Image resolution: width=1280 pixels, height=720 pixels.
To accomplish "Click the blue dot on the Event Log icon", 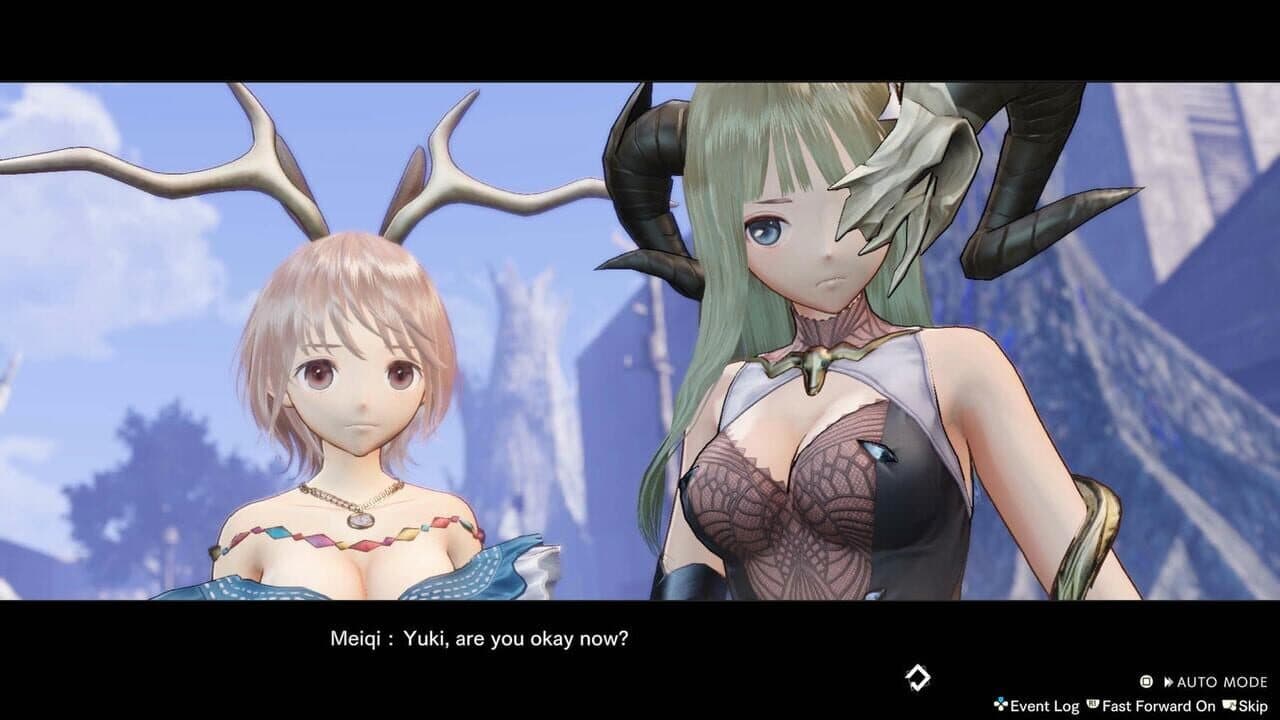I will coord(1001,699).
